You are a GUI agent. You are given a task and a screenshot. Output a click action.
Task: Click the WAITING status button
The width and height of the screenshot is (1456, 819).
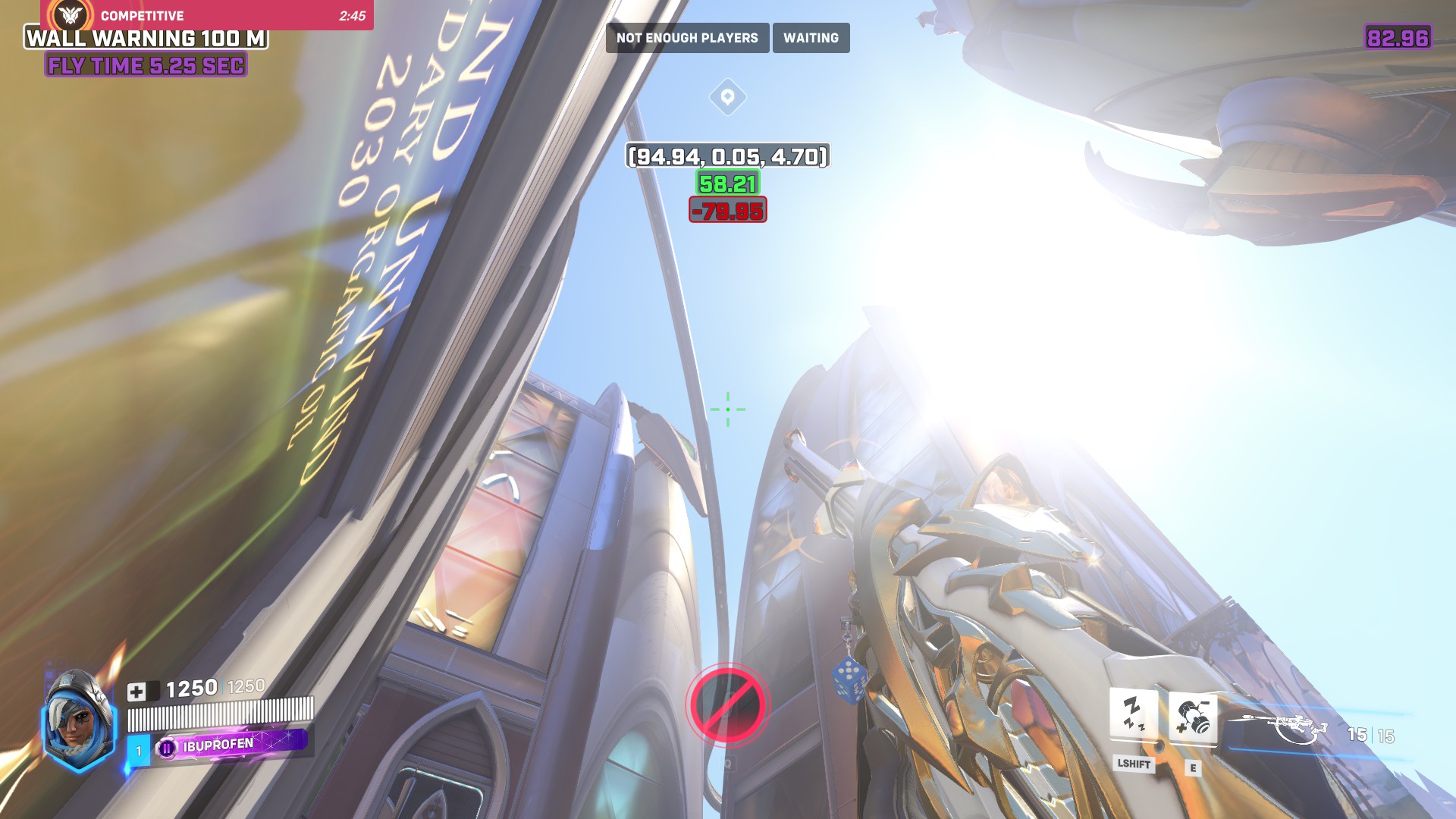coord(811,37)
